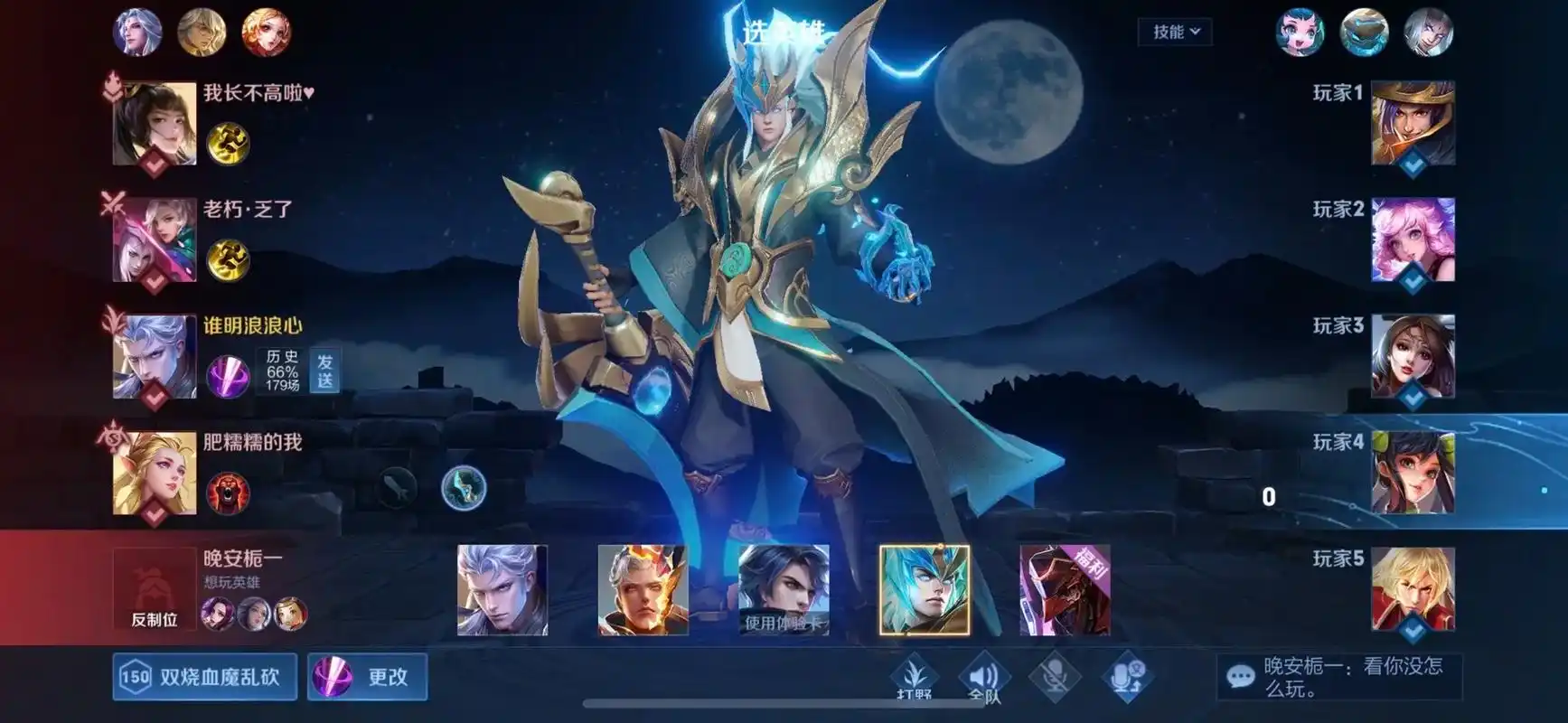Screen dimensions: 1568x723
Task: Pick the hero labeled 使用体验卡
Action: coord(784,590)
